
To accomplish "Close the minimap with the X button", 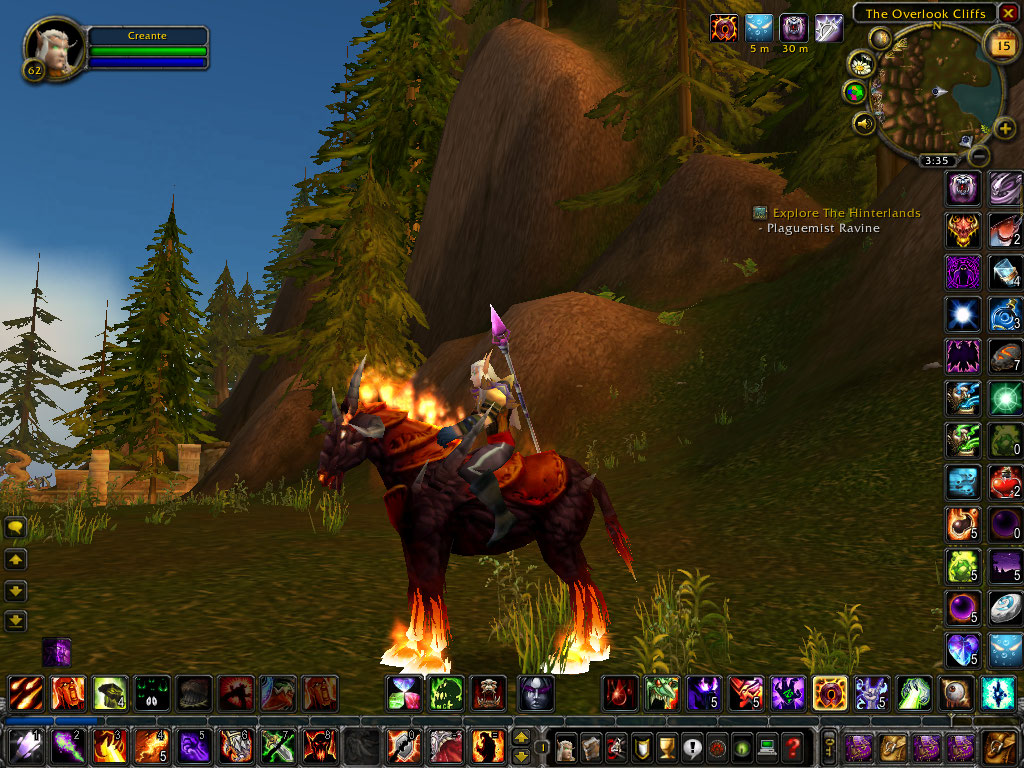I will pos(1007,13).
